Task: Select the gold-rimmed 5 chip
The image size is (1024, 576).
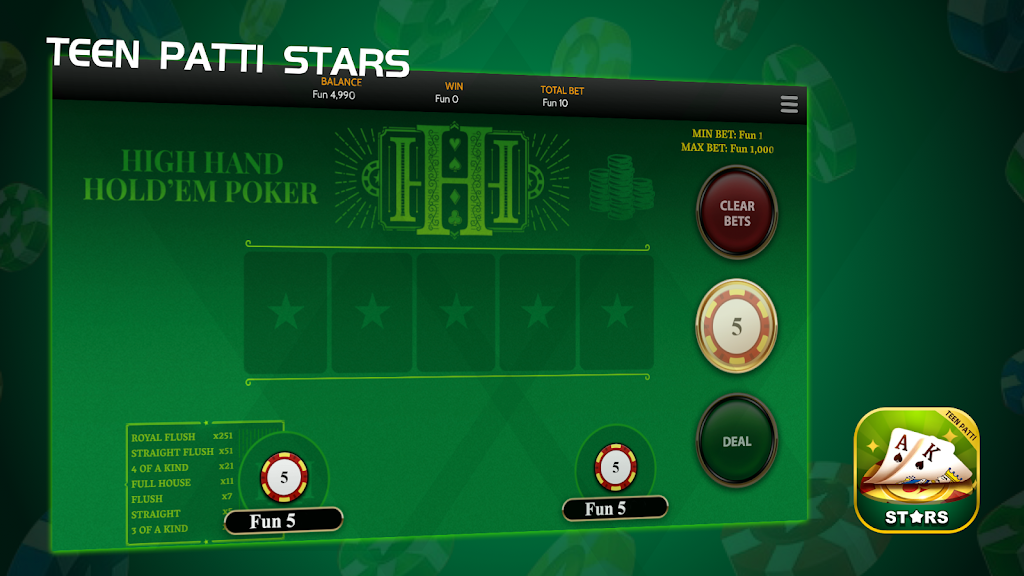Action: 737,326
